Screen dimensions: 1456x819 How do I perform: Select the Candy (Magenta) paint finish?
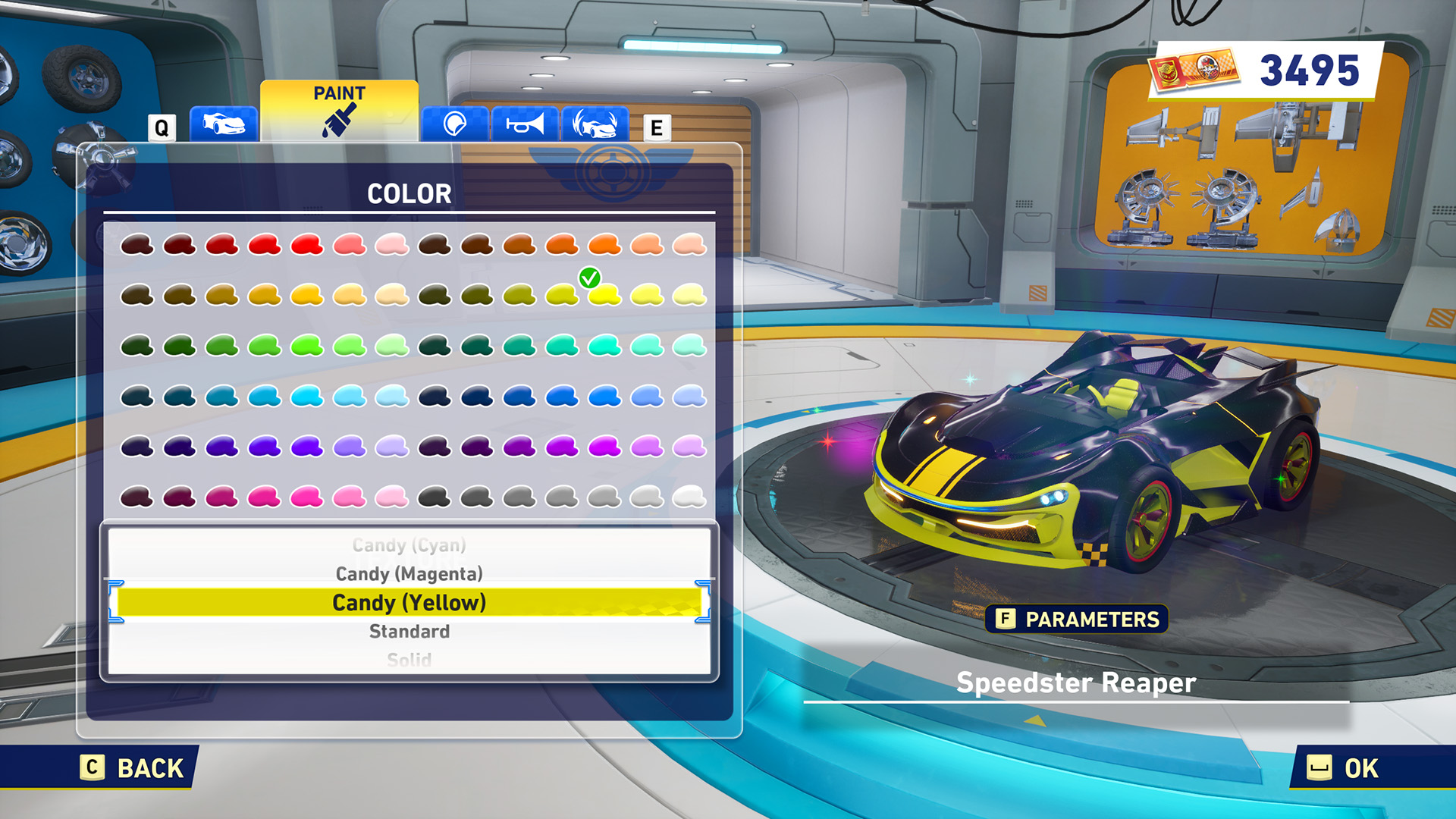409,574
